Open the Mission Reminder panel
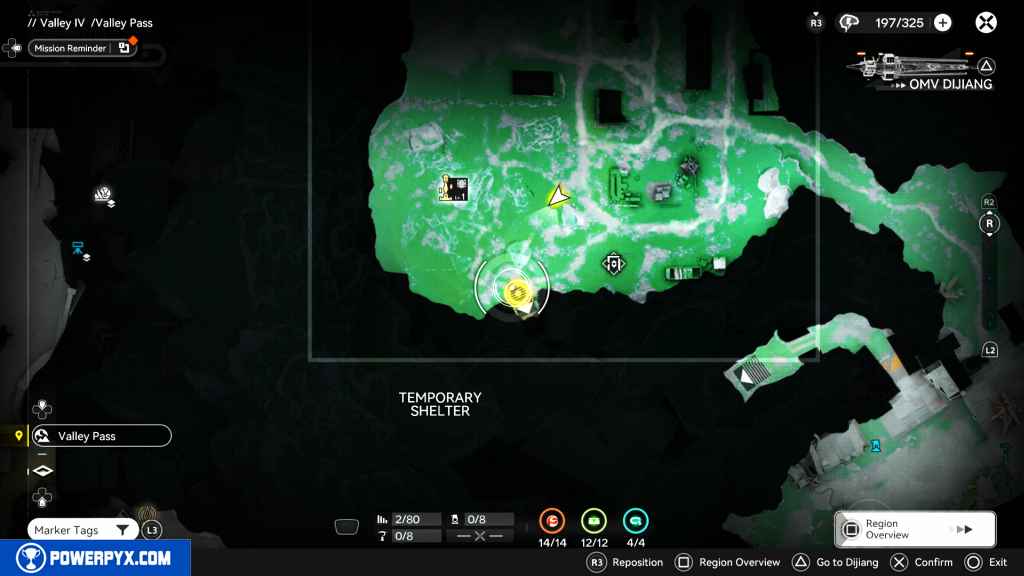1024x576 pixels. [82, 48]
